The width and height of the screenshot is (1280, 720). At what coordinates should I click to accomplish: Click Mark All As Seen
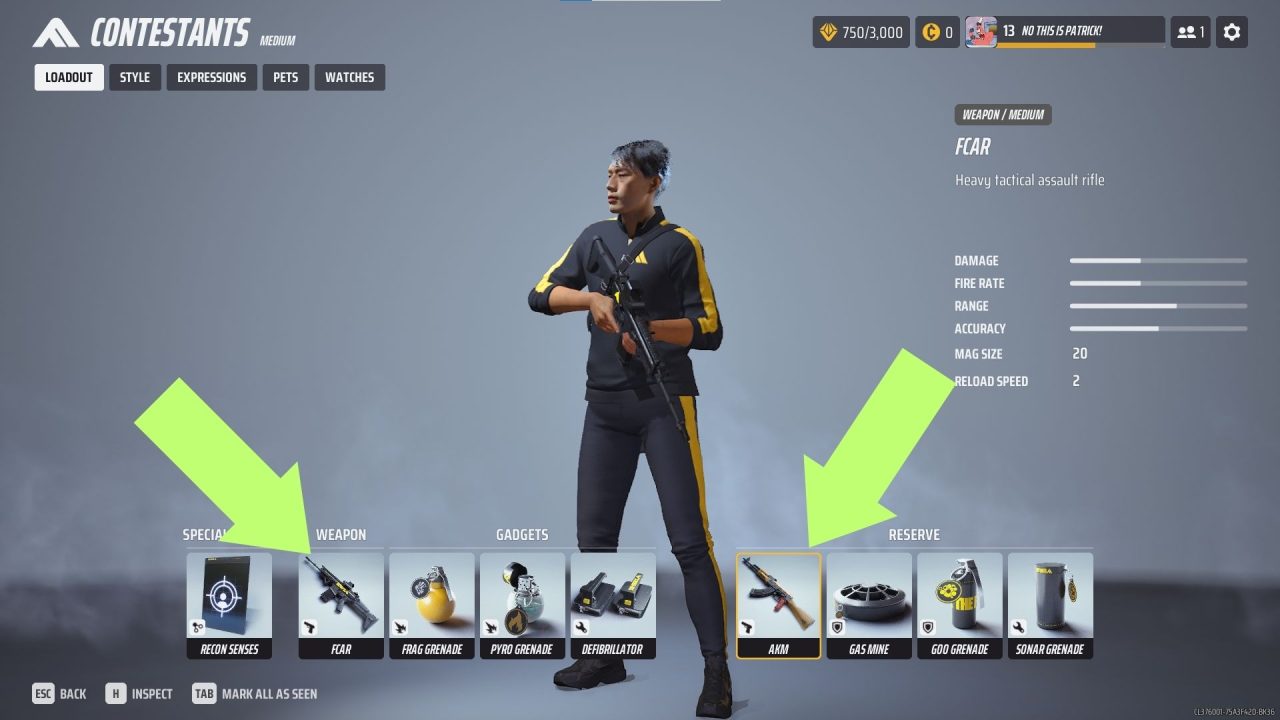[259, 693]
